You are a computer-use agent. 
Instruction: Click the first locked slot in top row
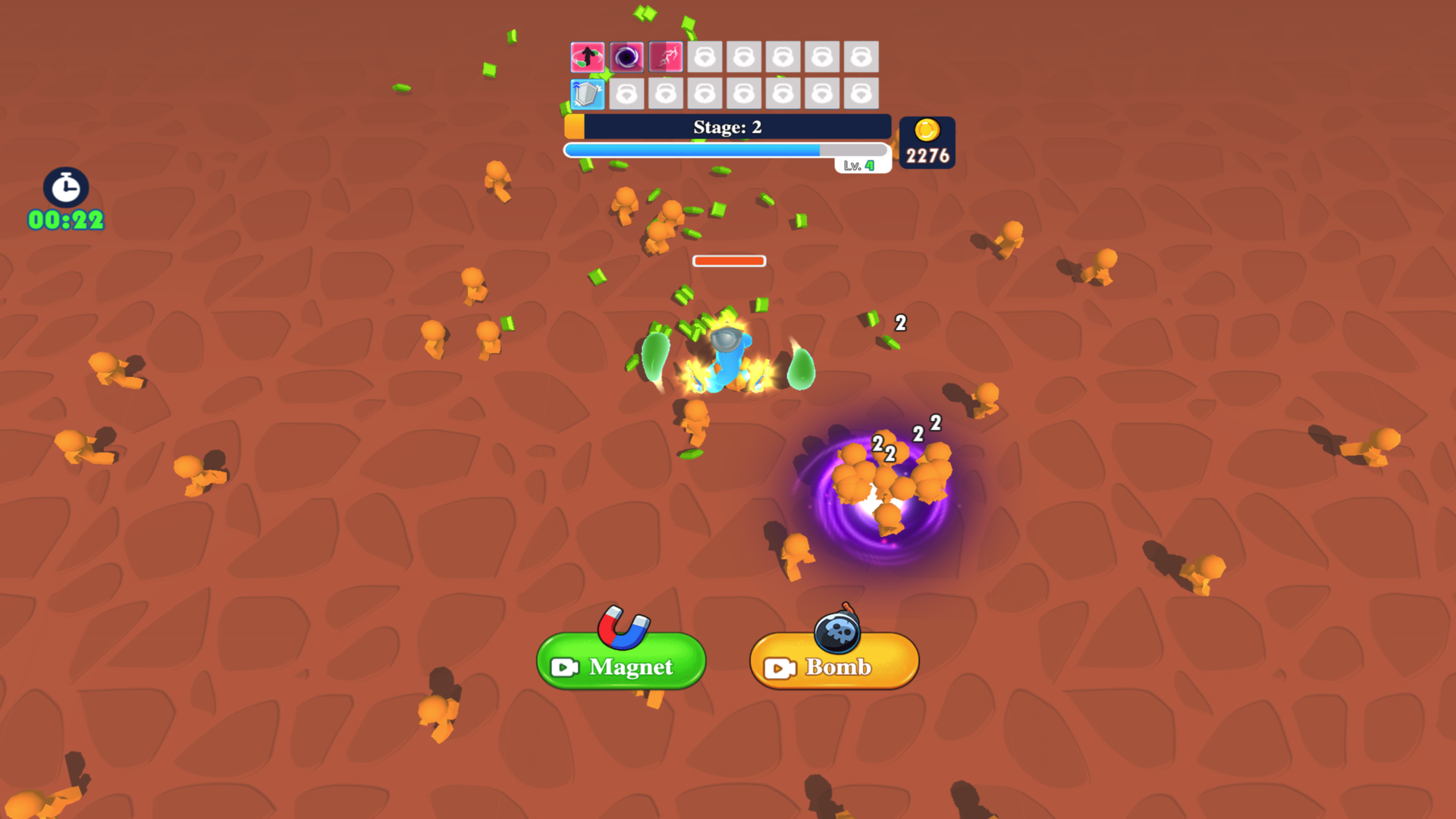click(705, 56)
